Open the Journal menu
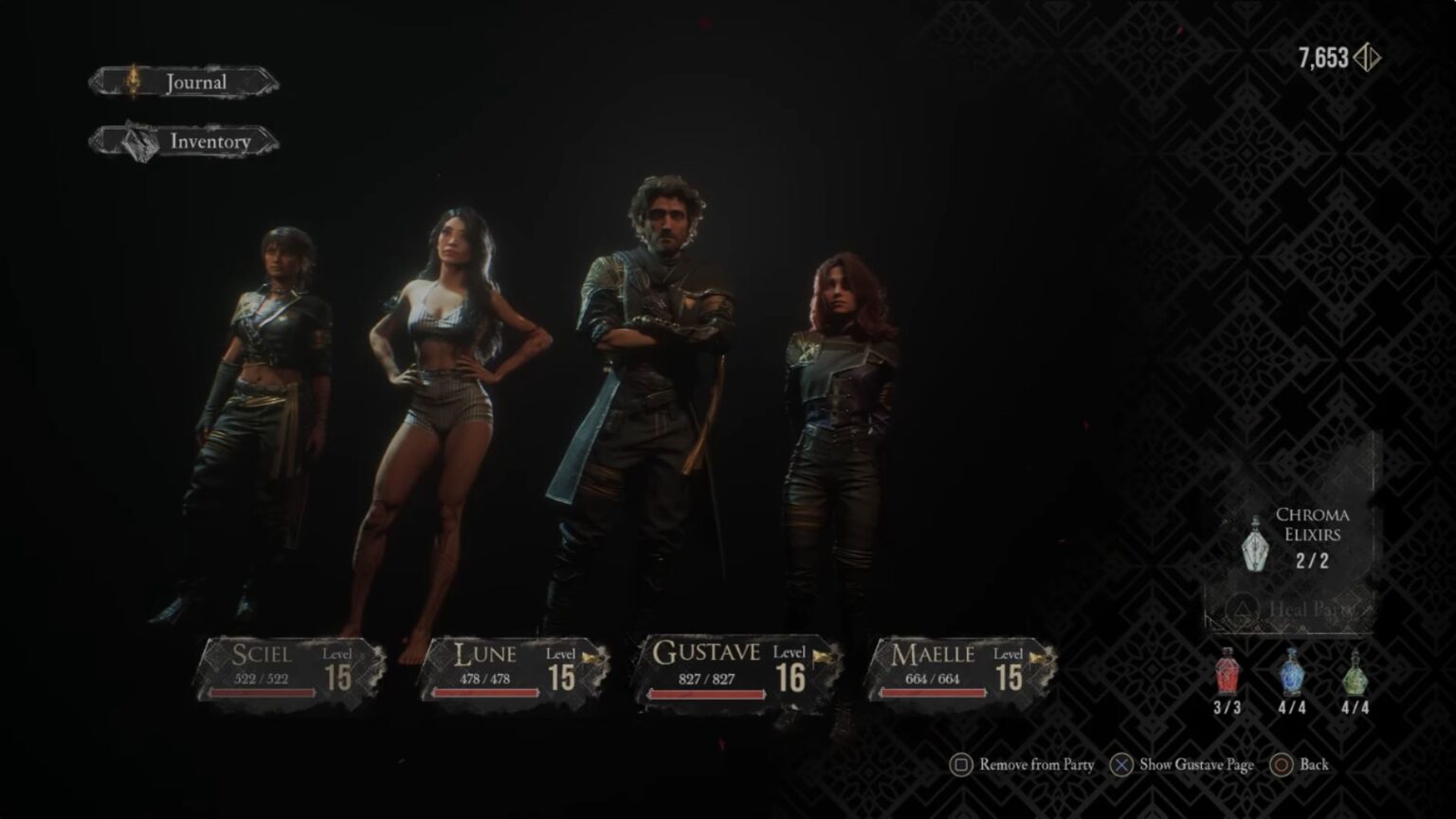The image size is (1456, 819). (195, 82)
